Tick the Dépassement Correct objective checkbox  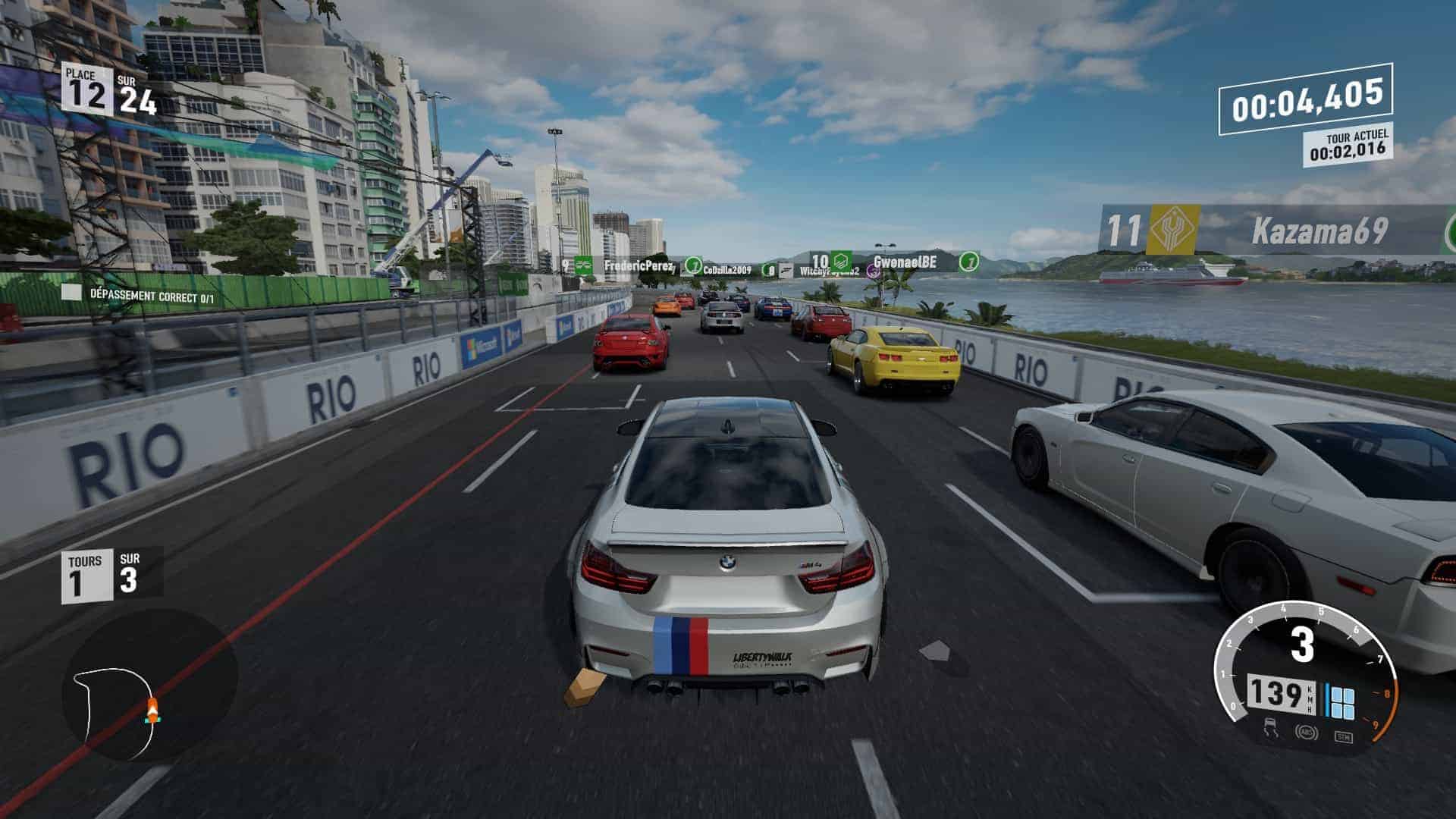71,293
